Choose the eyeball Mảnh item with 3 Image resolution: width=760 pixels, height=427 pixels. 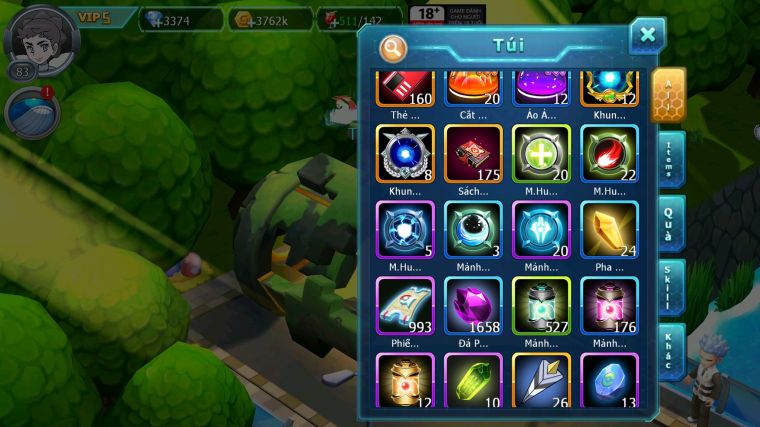(x=473, y=230)
